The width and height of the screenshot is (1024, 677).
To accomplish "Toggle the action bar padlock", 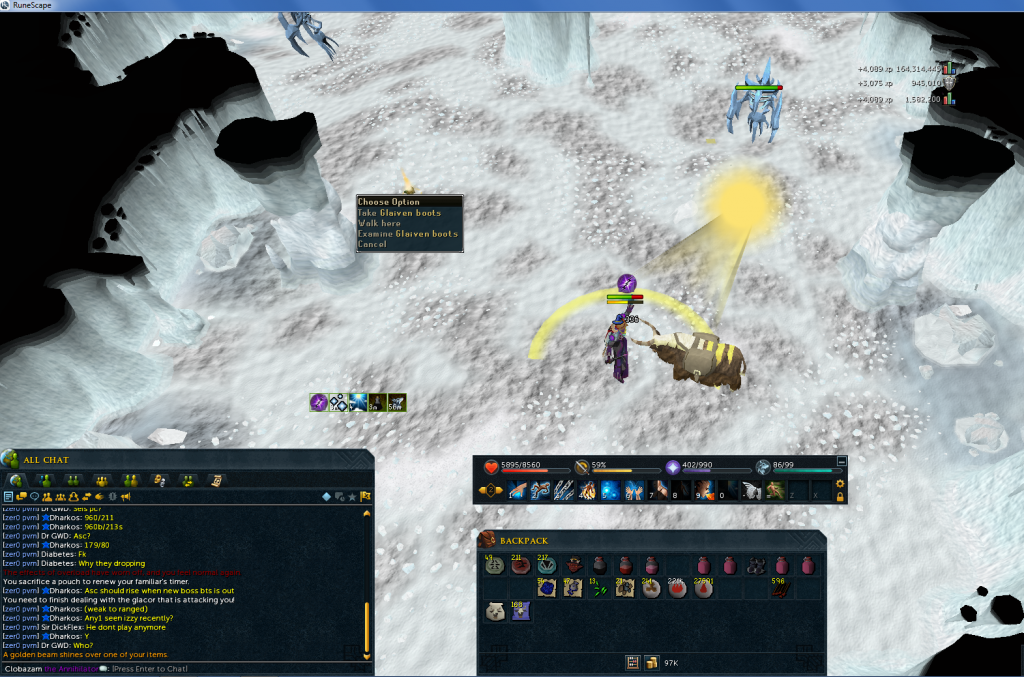I will tap(840, 497).
